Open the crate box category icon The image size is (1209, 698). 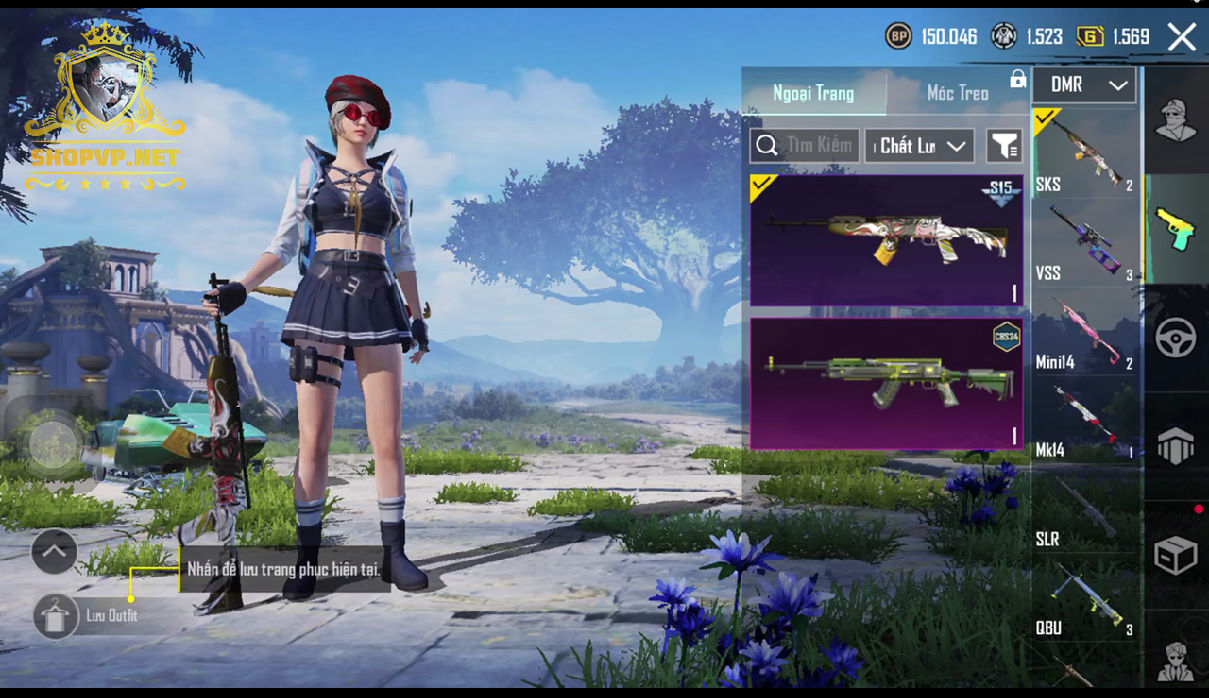[x=1176, y=556]
